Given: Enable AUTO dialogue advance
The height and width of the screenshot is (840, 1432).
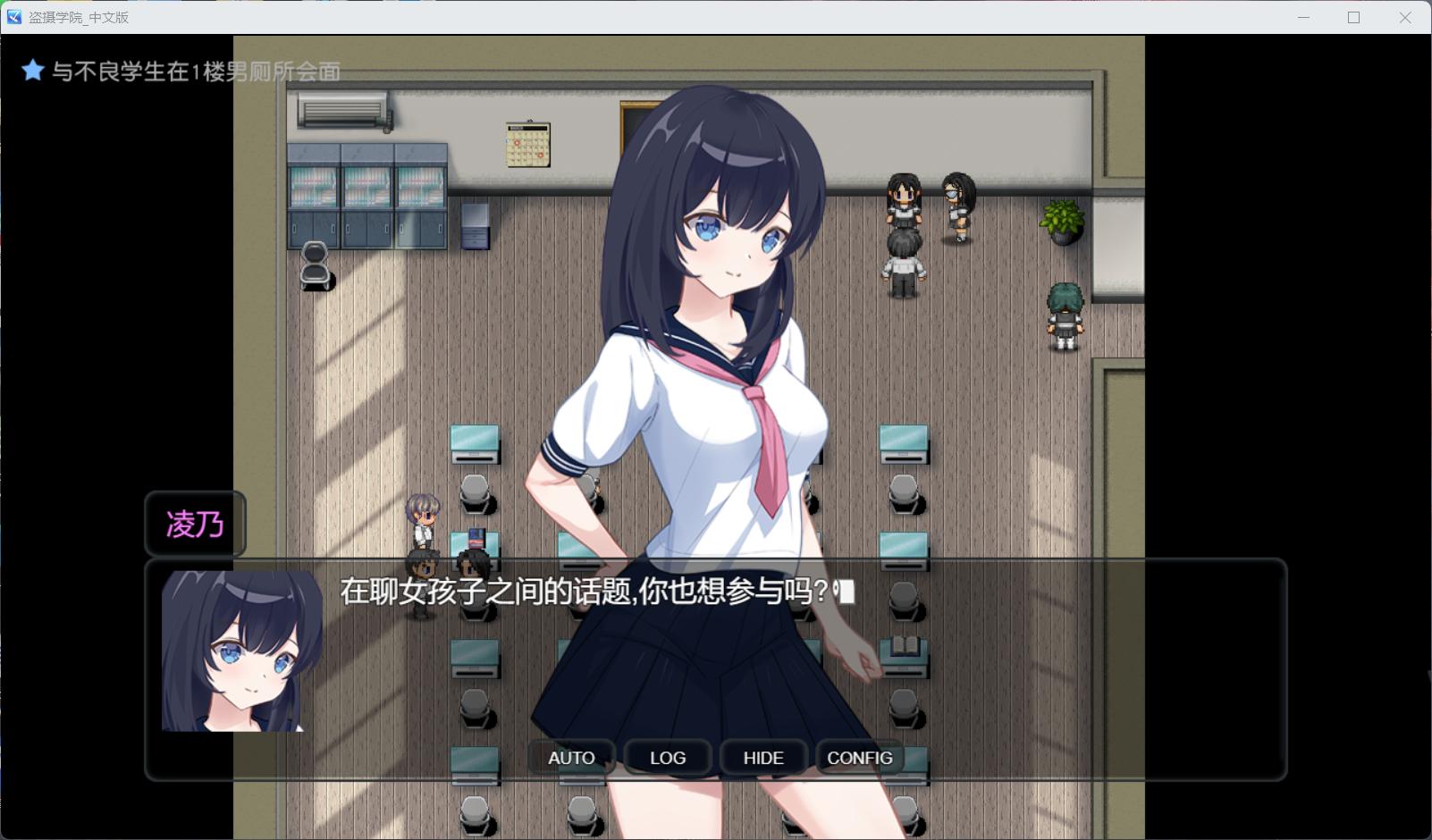Looking at the screenshot, I should [571, 758].
